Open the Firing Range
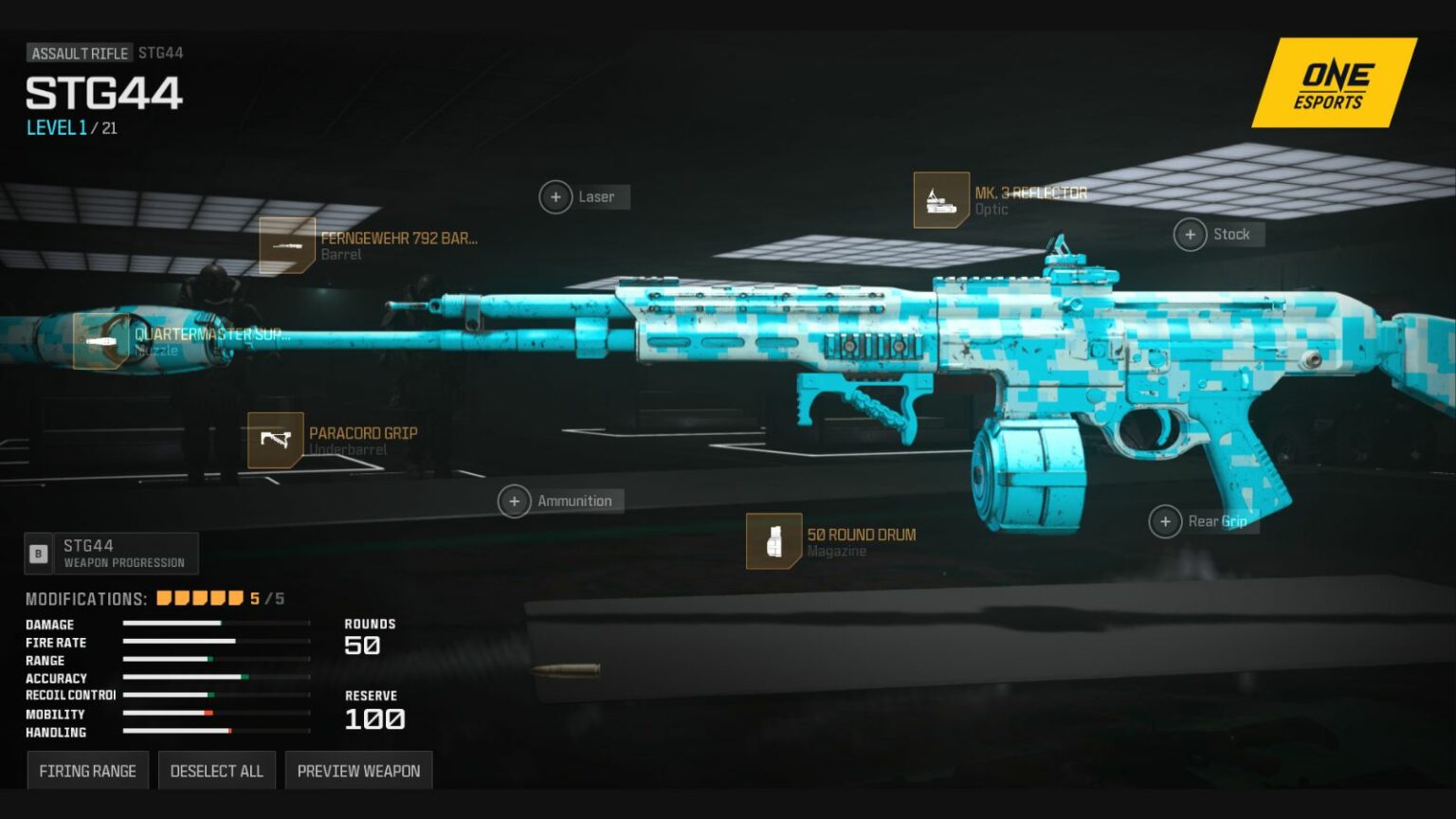1456x819 pixels. click(x=87, y=771)
